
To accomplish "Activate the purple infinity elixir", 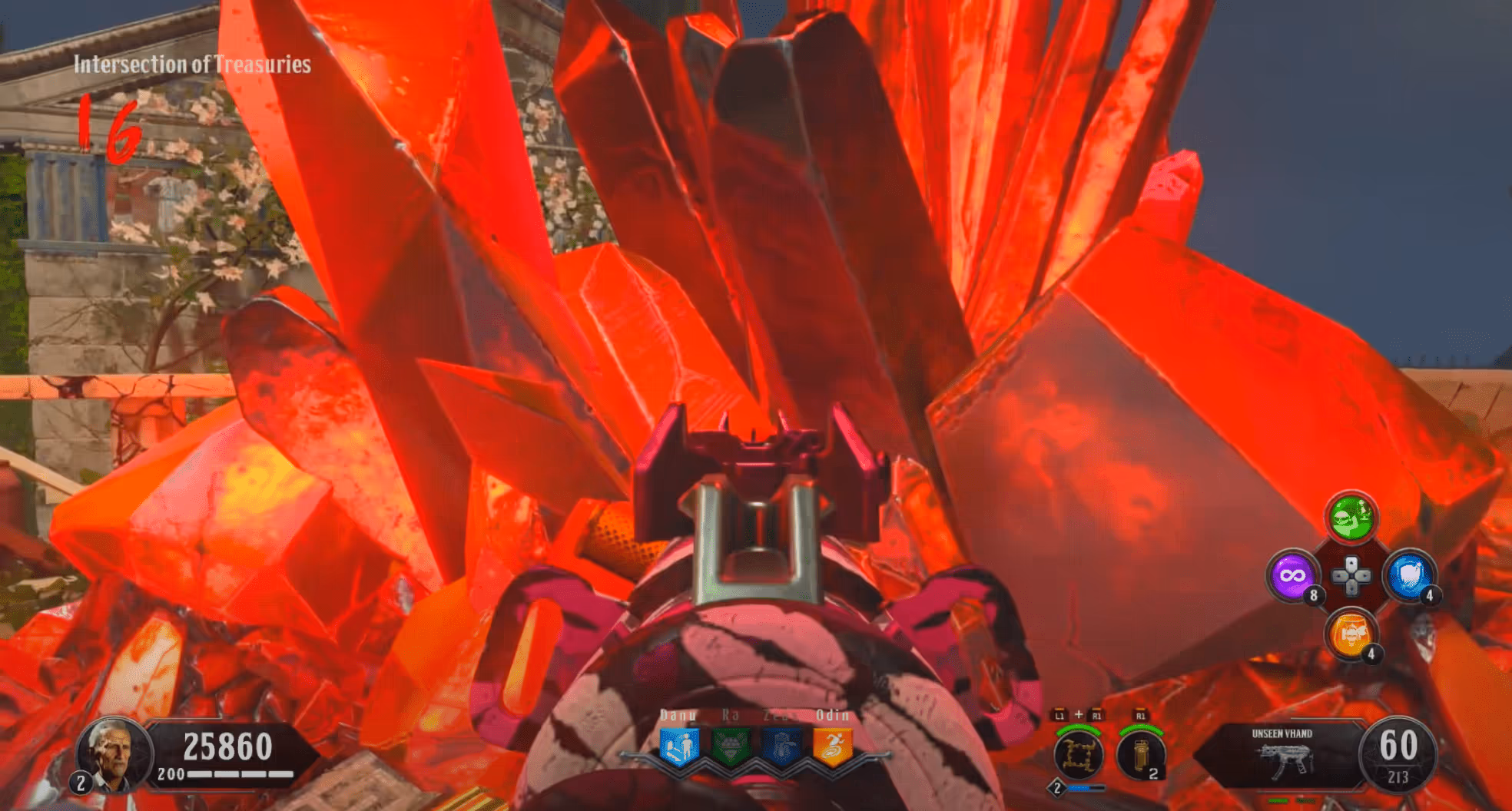I will pos(1292,575).
